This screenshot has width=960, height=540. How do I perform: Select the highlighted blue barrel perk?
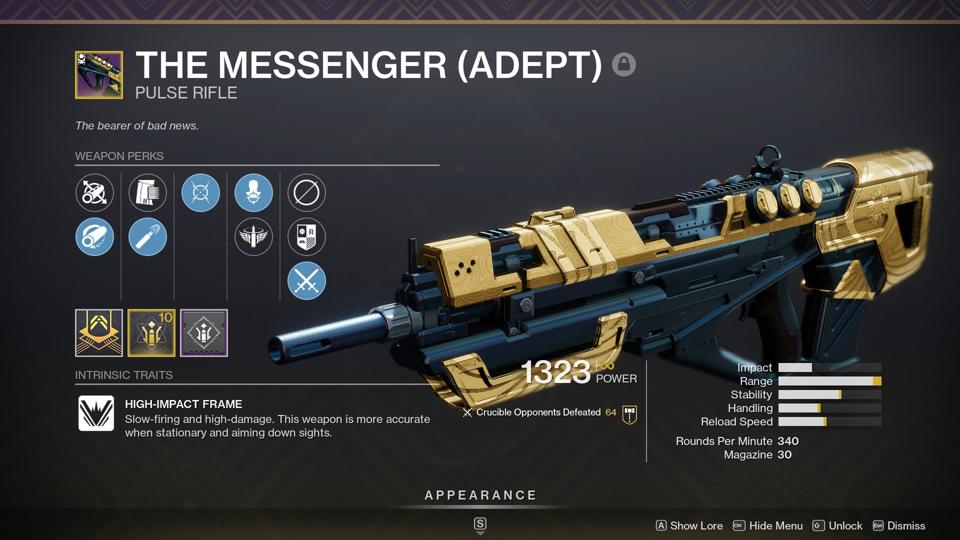coord(94,237)
